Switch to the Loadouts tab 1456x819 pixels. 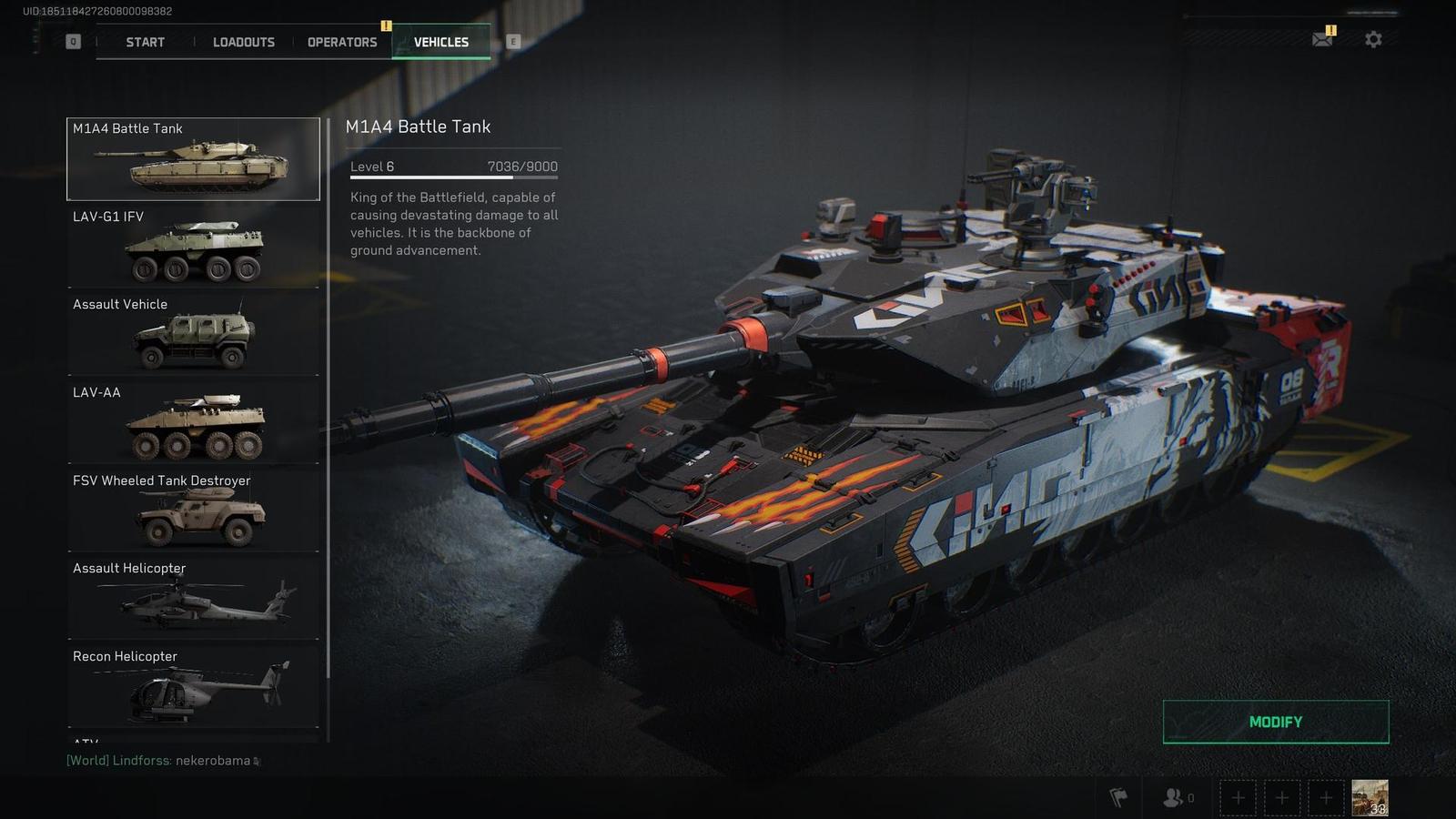[x=243, y=42]
